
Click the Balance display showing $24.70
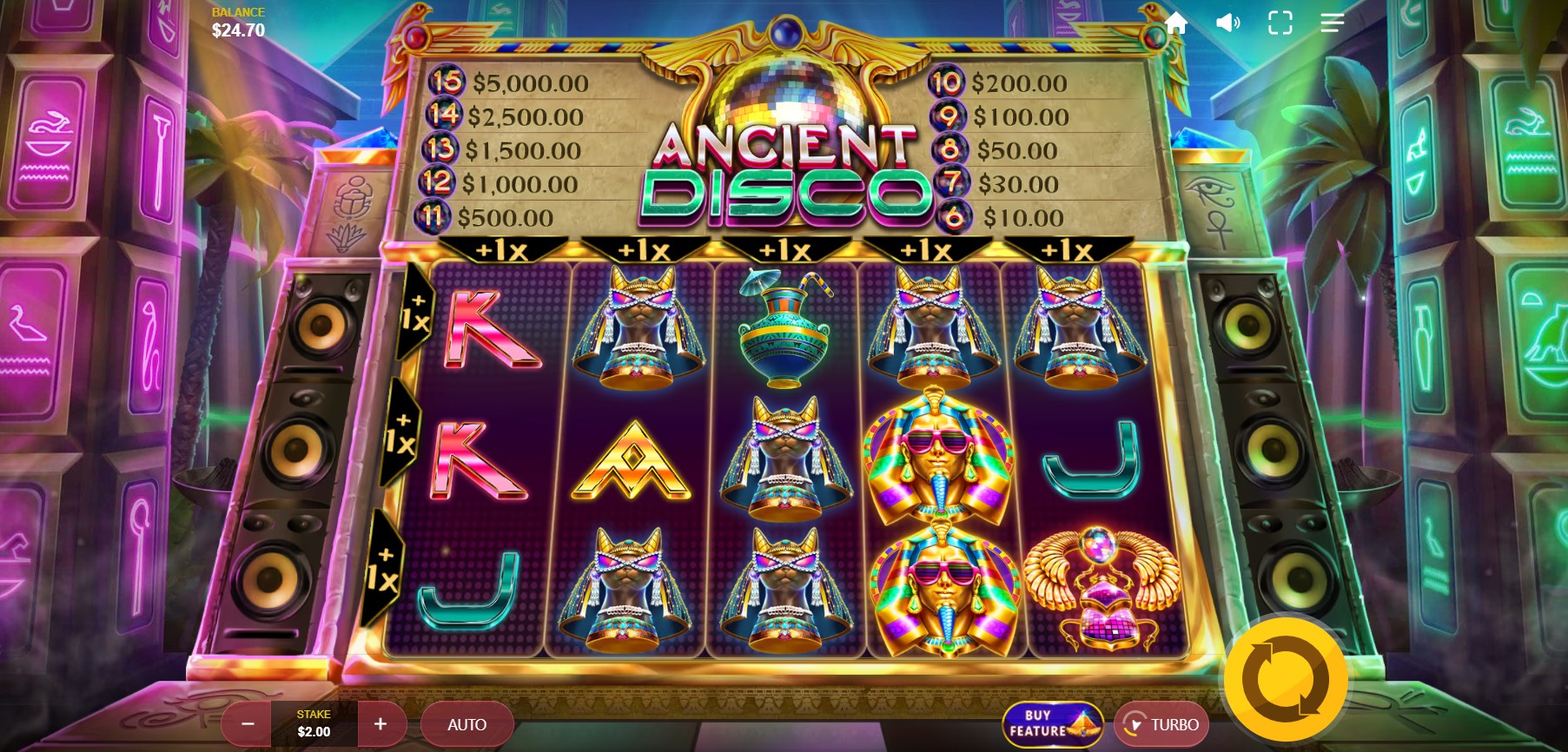coord(236,19)
